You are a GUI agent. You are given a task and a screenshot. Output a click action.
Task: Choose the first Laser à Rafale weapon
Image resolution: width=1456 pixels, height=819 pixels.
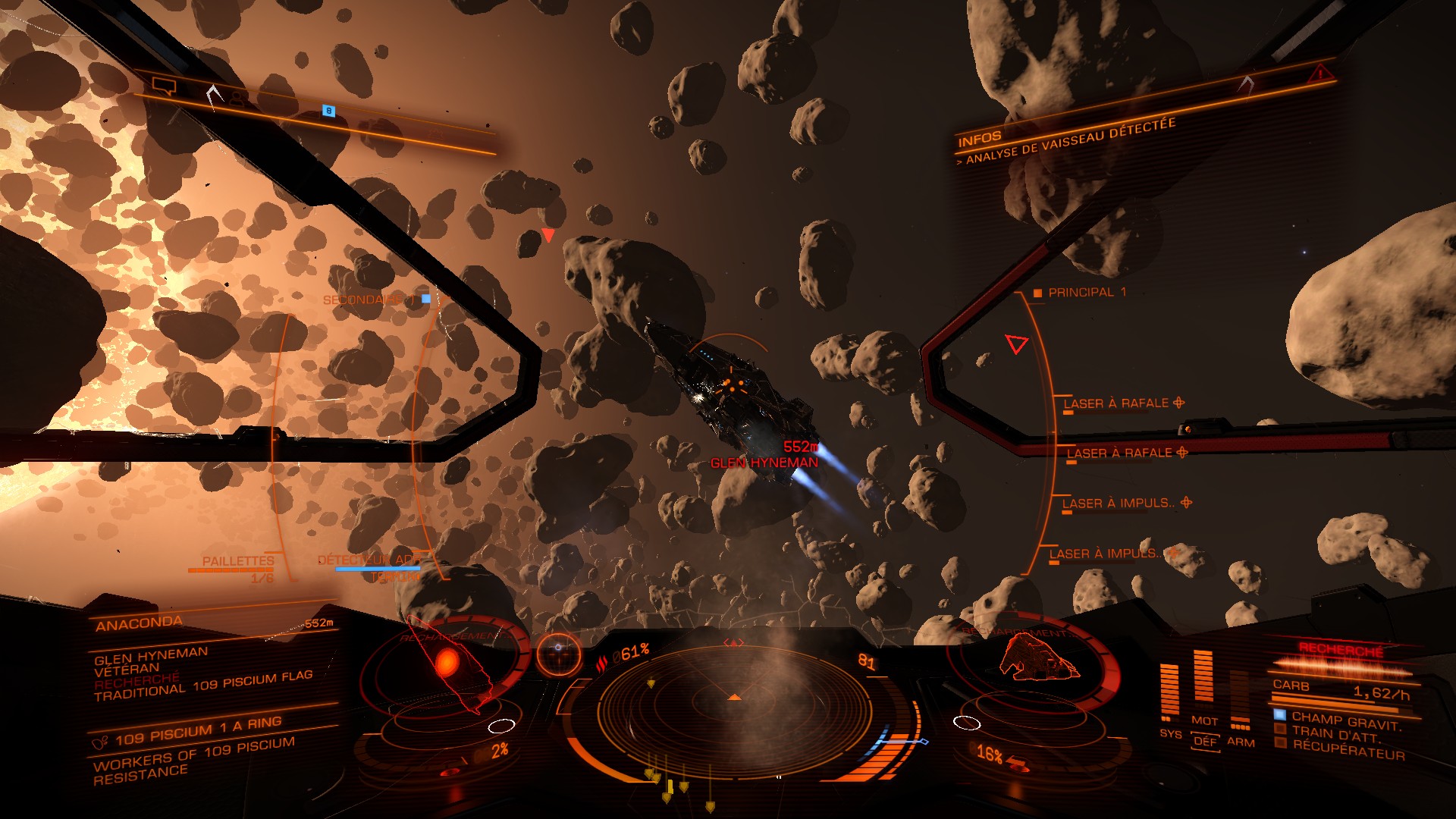click(x=1116, y=403)
